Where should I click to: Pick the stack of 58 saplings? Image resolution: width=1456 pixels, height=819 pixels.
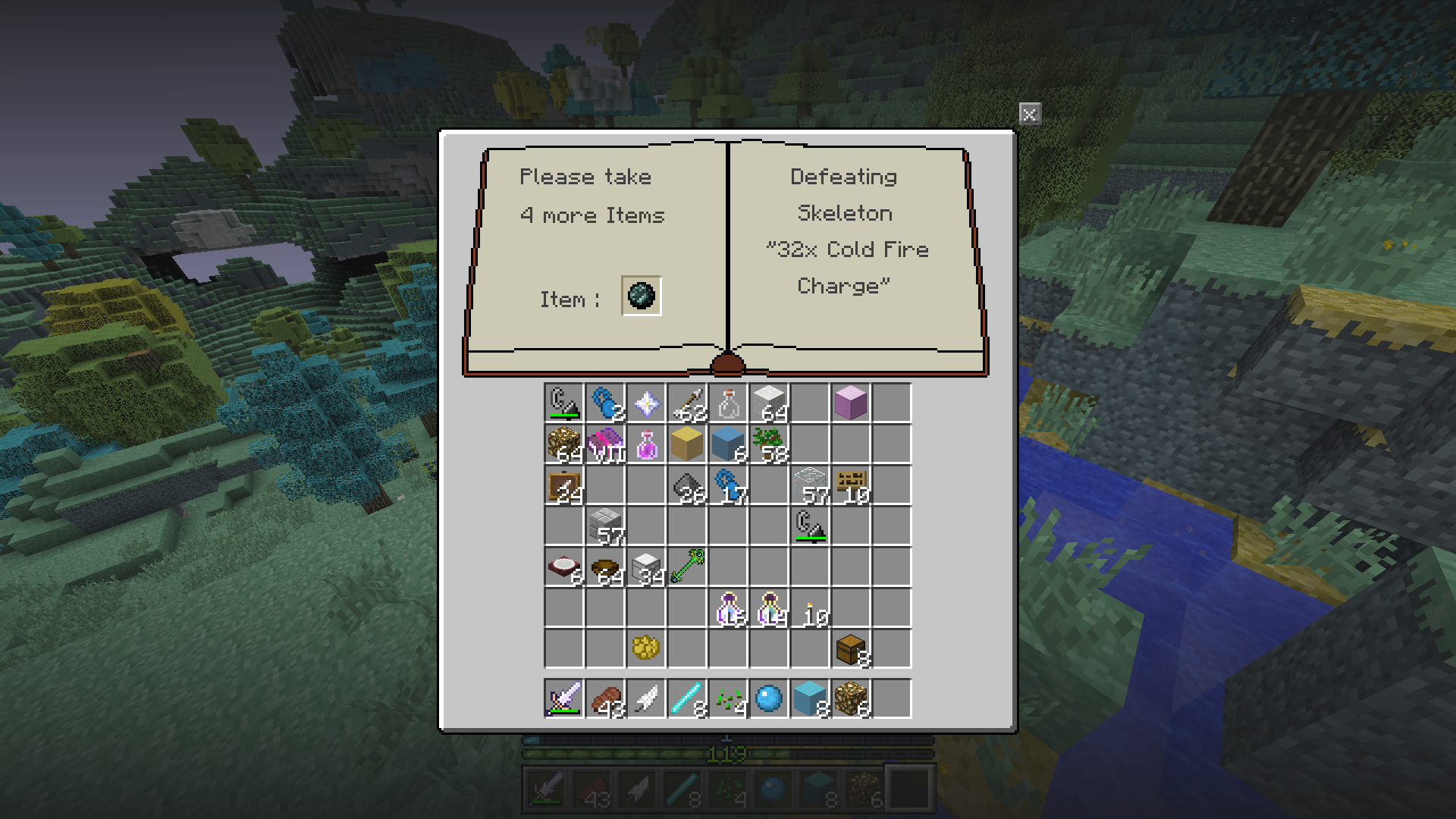pyautogui.click(x=769, y=444)
